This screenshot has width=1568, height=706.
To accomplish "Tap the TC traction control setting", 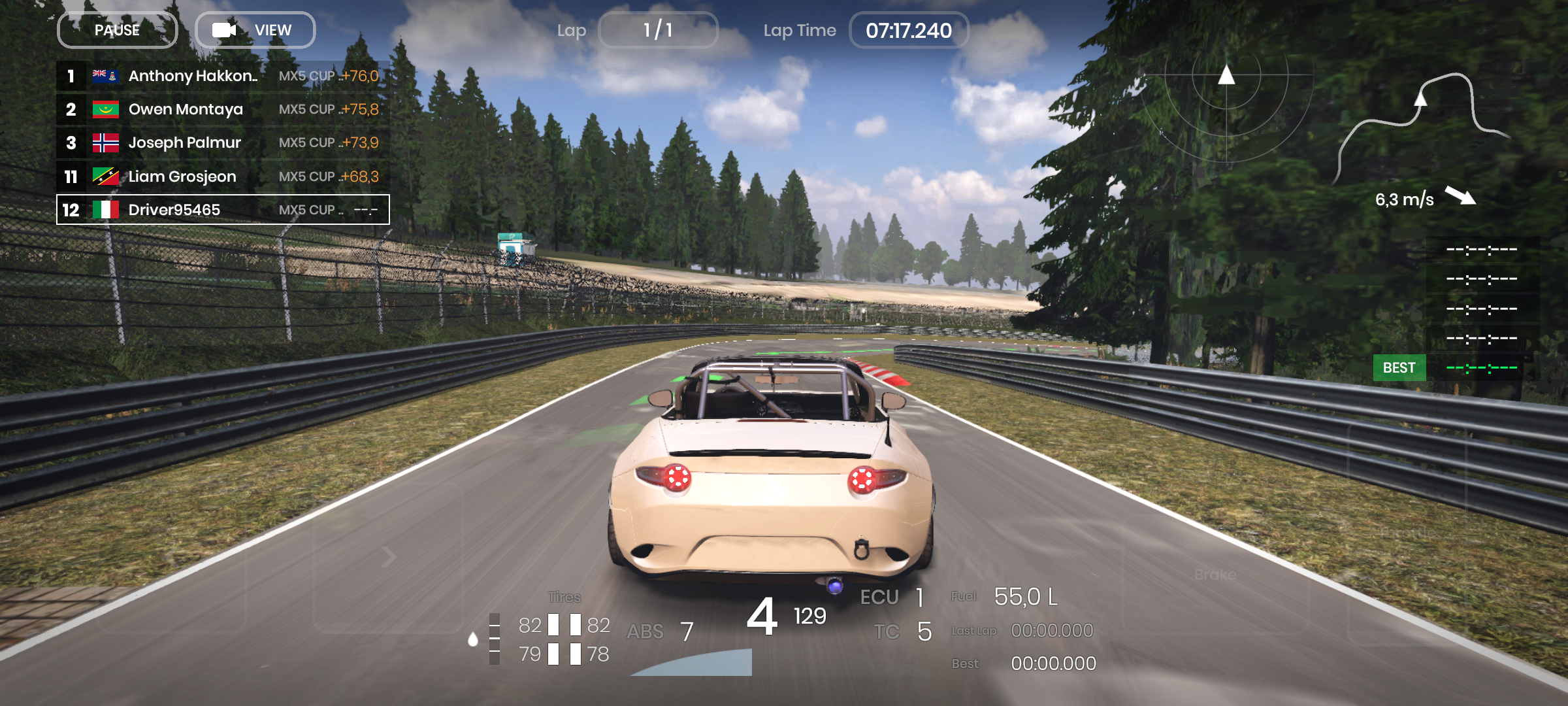I will pyautogui.click(x=903, y=631).
